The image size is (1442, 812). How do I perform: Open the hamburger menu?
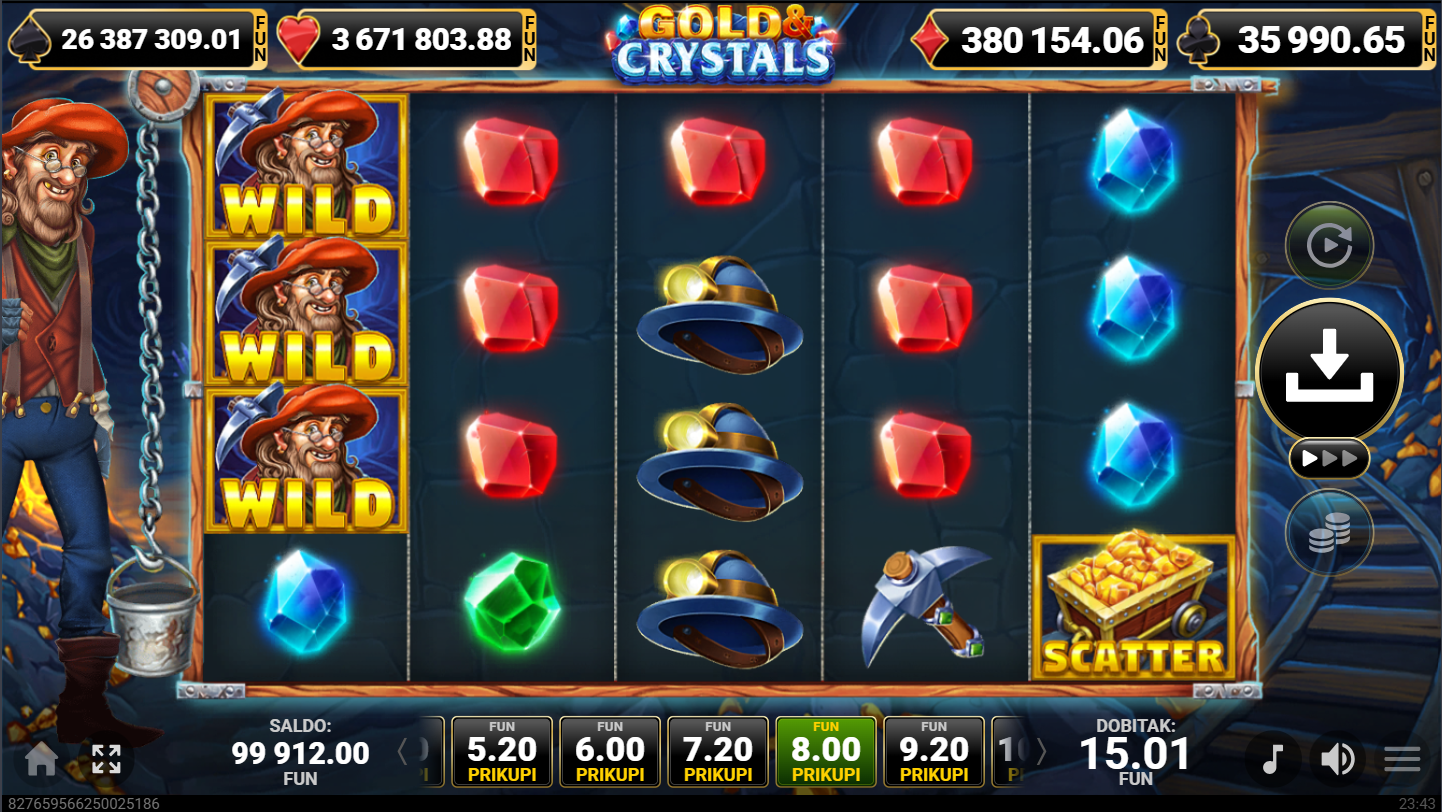click(x=1402, y=760)
